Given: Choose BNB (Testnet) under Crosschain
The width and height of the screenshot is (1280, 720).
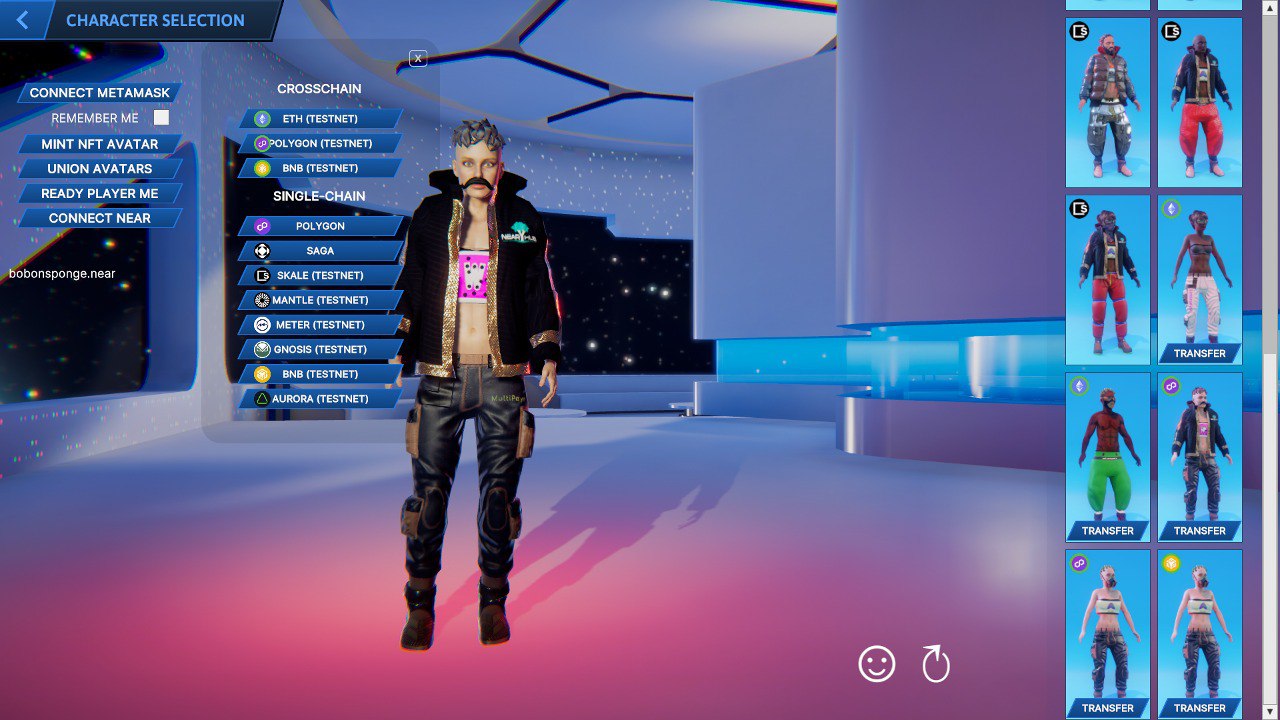Looking at the screenshot, I should pyautogui.click(x=319, y=167).
